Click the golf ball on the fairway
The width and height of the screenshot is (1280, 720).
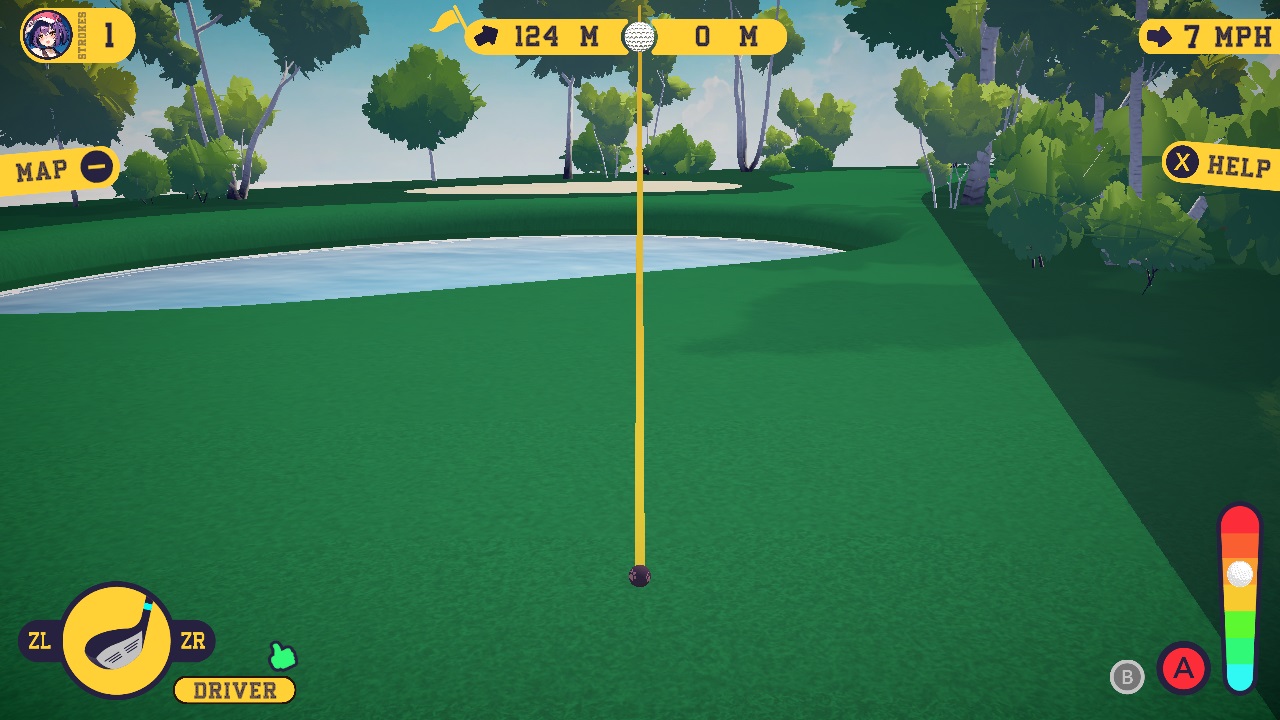click(638, 575)
